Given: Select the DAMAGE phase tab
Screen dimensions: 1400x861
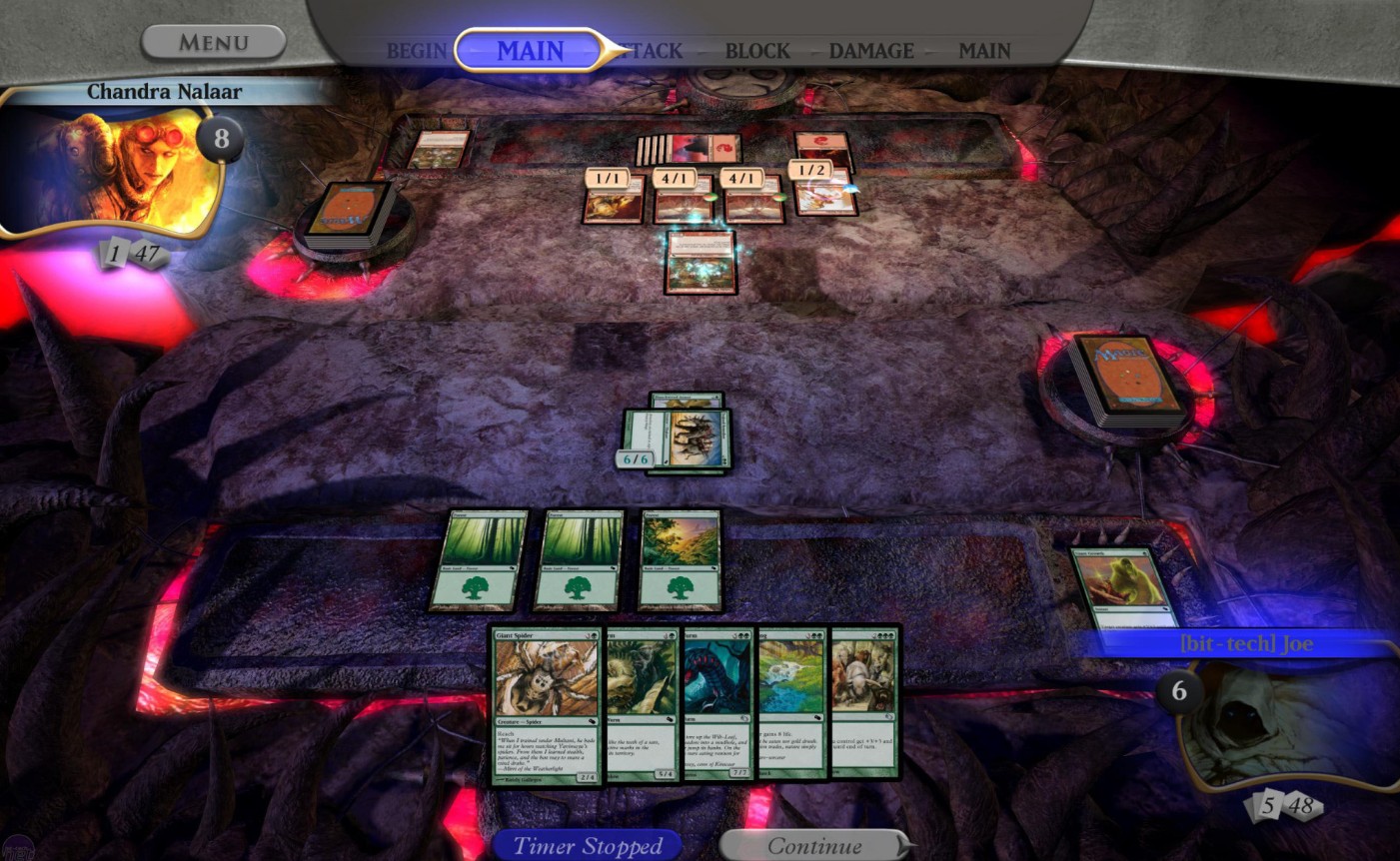Looking at the screenshot, I should click(870, 51).
